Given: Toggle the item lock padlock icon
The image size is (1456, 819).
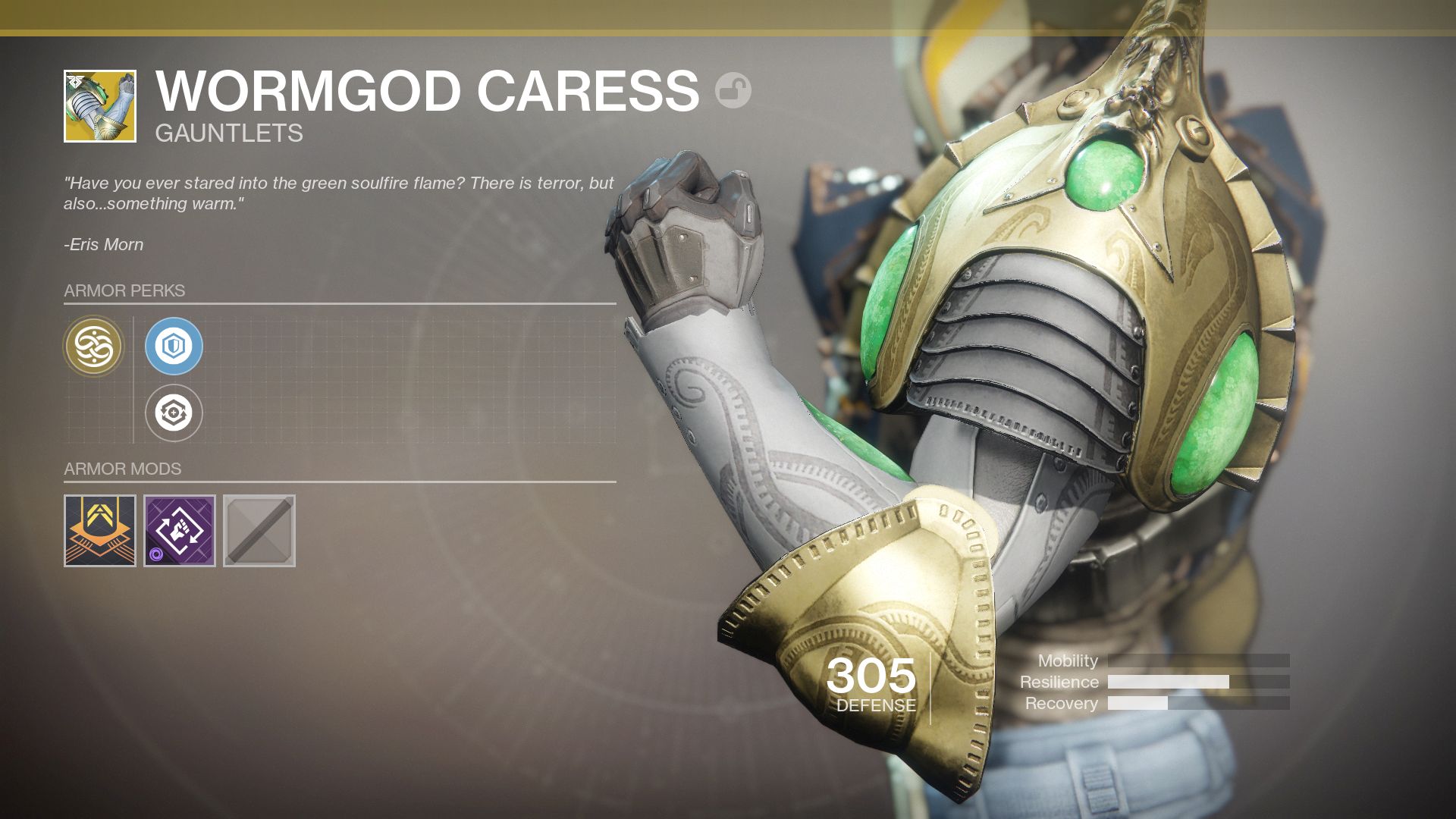Looking at the screenshot, I should click(x=733, y=91).
